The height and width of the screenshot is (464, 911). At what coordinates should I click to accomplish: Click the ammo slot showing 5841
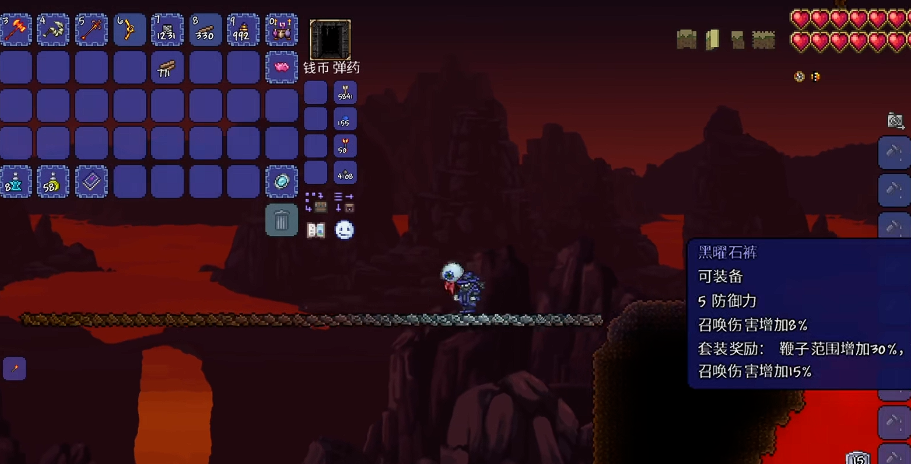(345, 93)
